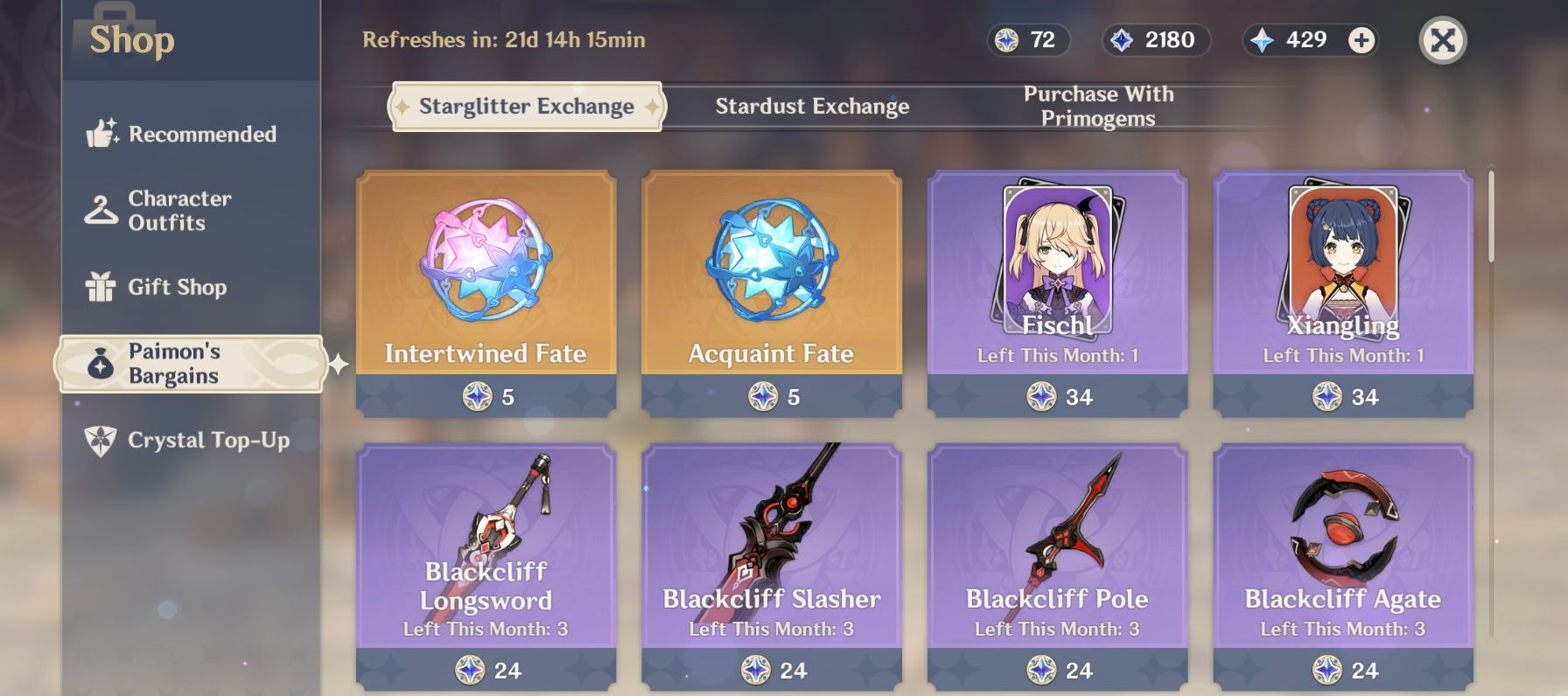Click the Masterless Starglitter currency icon
This screenshot has width=1568, height=696.
[1006, 39]
